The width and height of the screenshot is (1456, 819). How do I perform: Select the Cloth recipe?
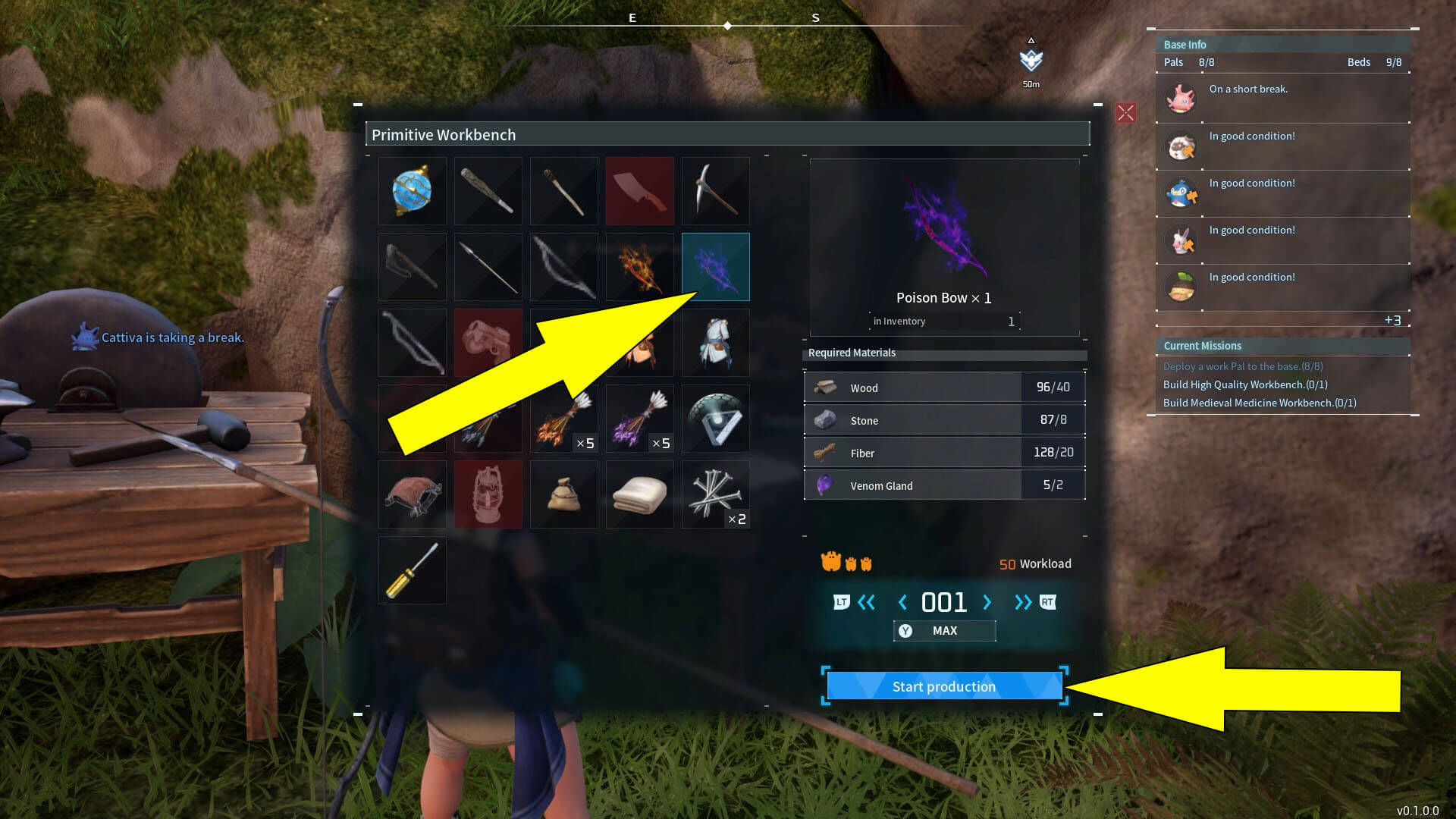pyautogui.click(x=639, y=494)
